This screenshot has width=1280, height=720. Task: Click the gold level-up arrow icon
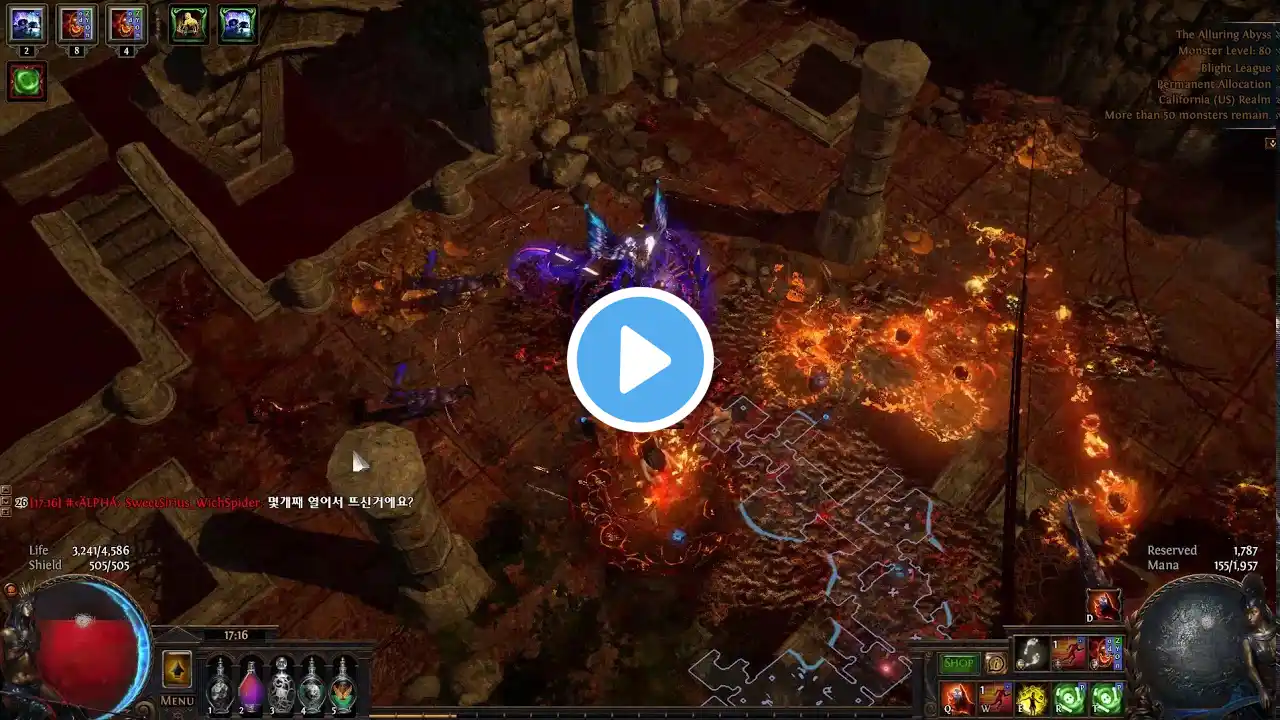point(177,668)
